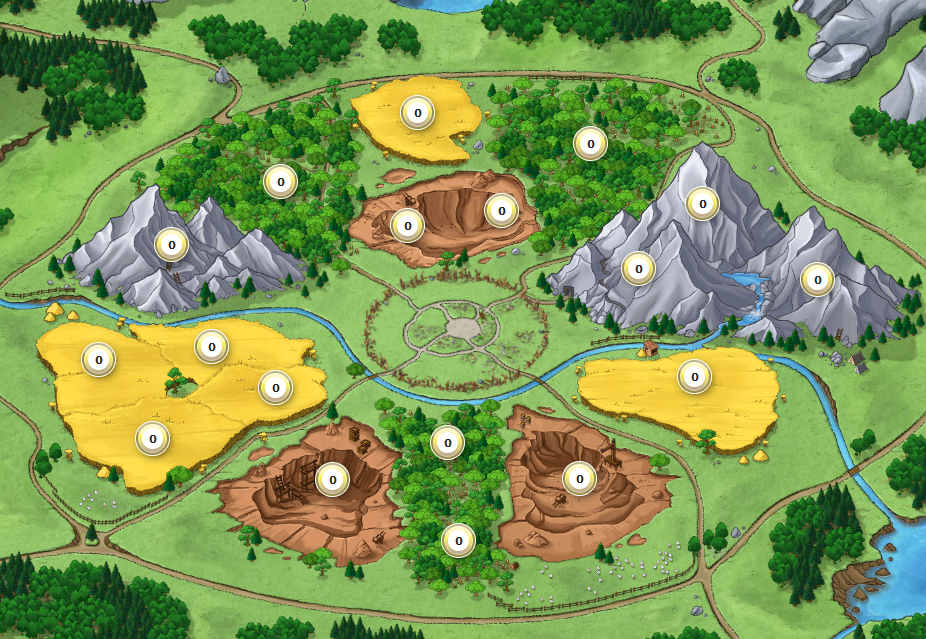Open the mountain field next to the waterfall

(x=817, y=279)
